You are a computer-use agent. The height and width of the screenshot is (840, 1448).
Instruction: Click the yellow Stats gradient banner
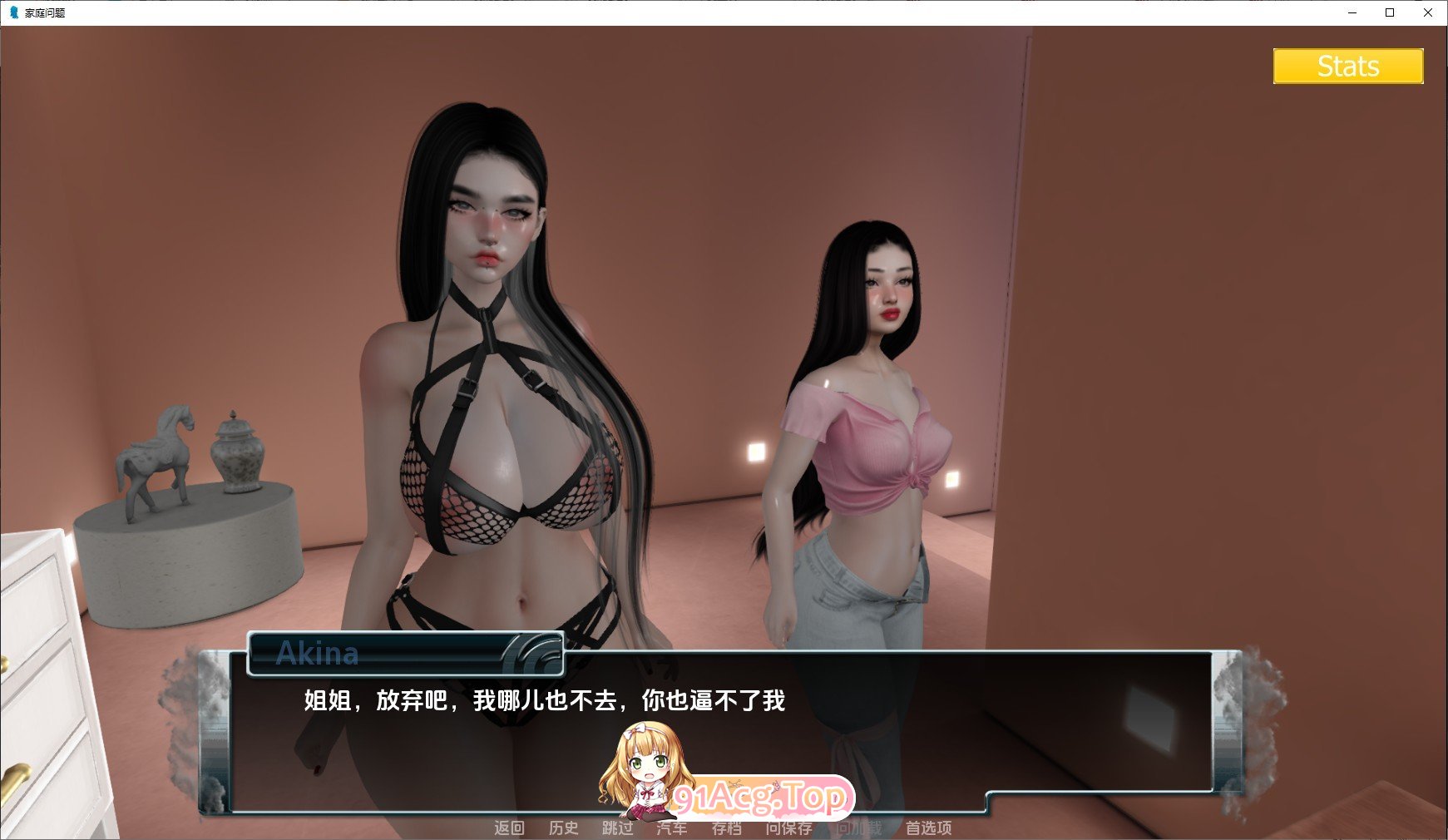point(1347,67)
